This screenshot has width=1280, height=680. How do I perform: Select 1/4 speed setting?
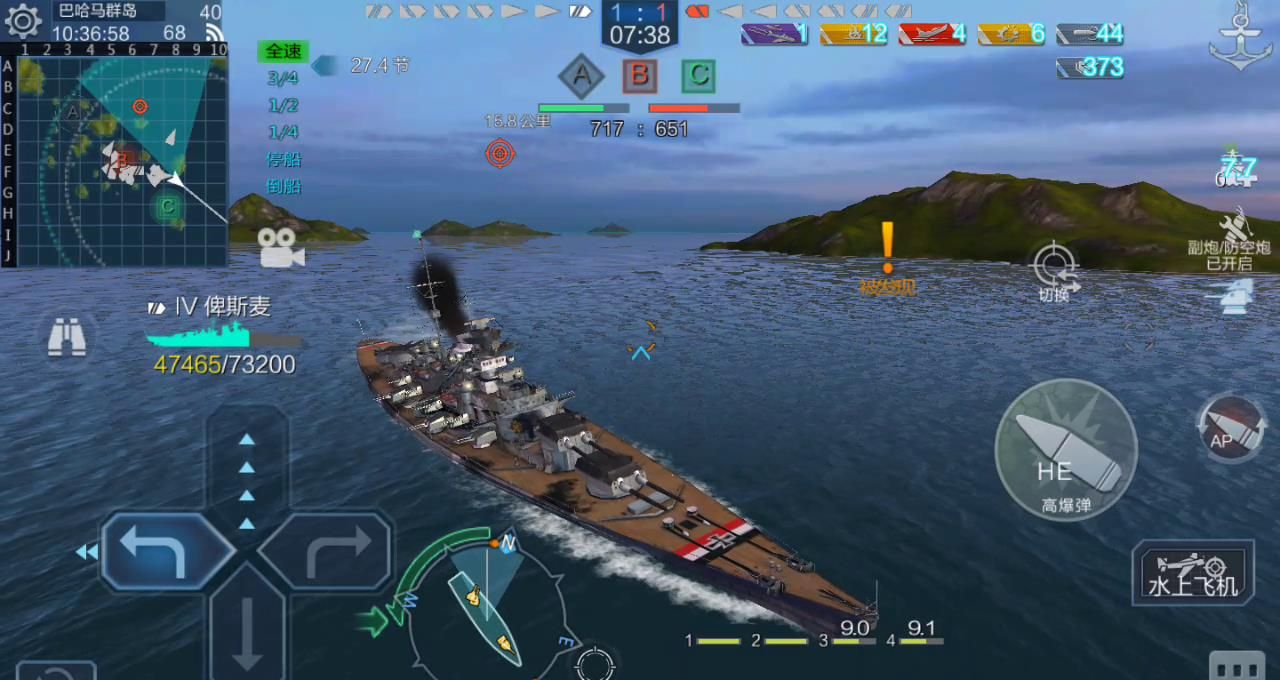[283, 132]
